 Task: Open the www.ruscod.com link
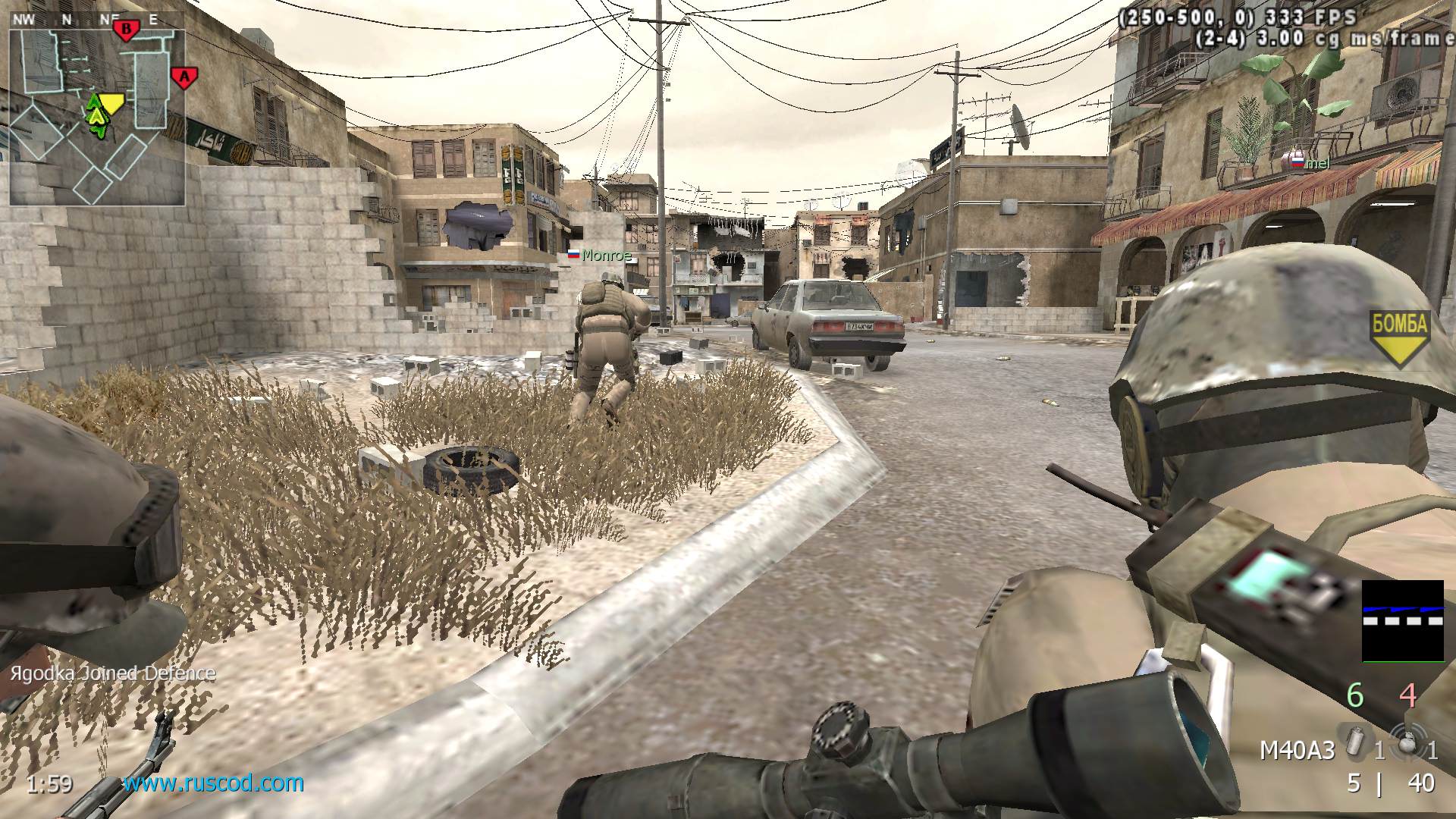213,783
